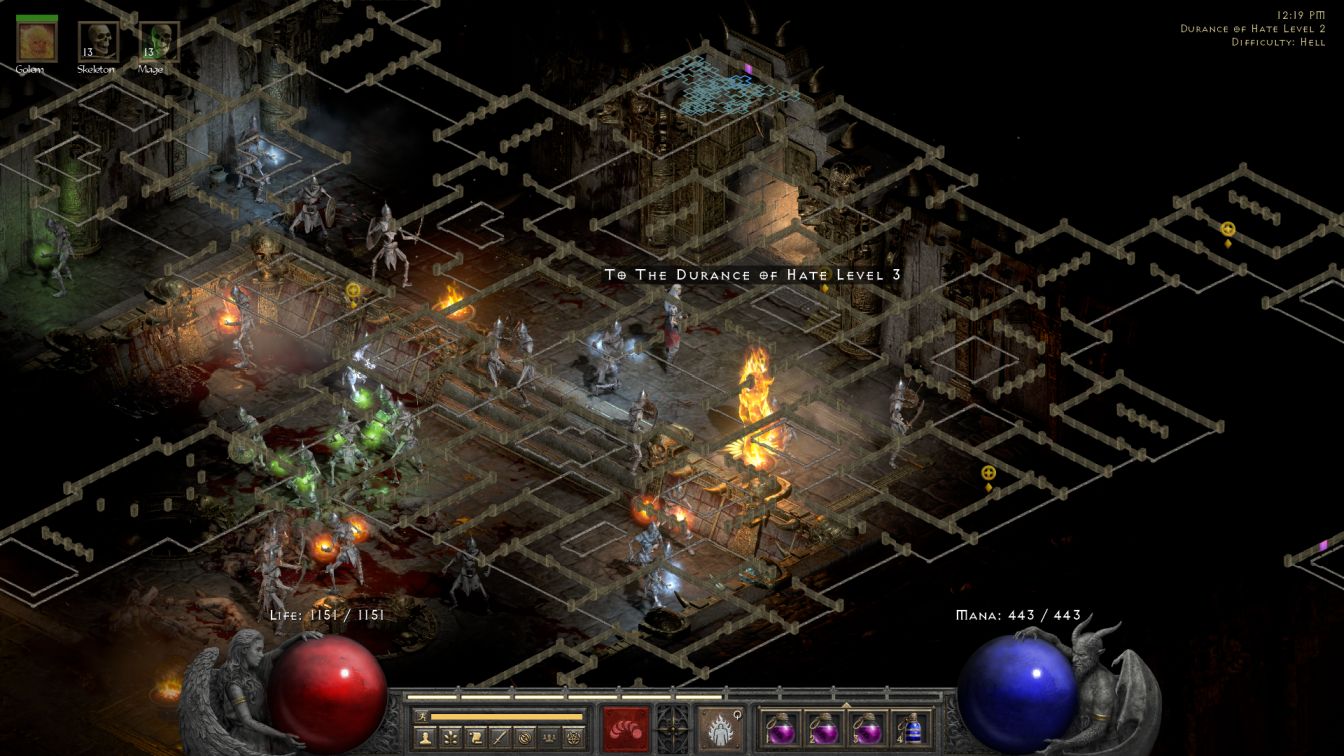Expand the belt using the small arrow
The image size is (1344, 756).
(846, 704)
